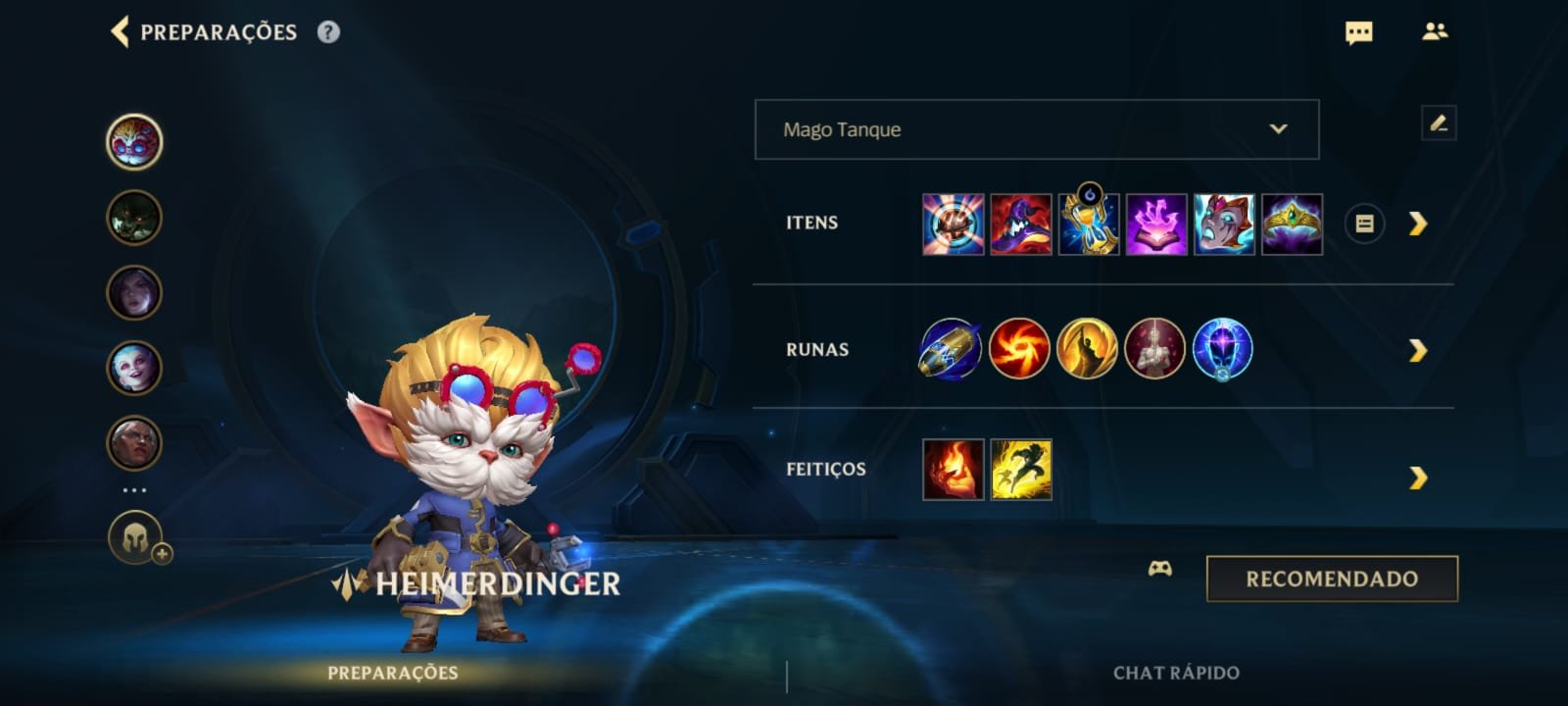Open the chat messages icon at top right
The width and height of the screenshot is (1568, 706).
point(1359,32)
